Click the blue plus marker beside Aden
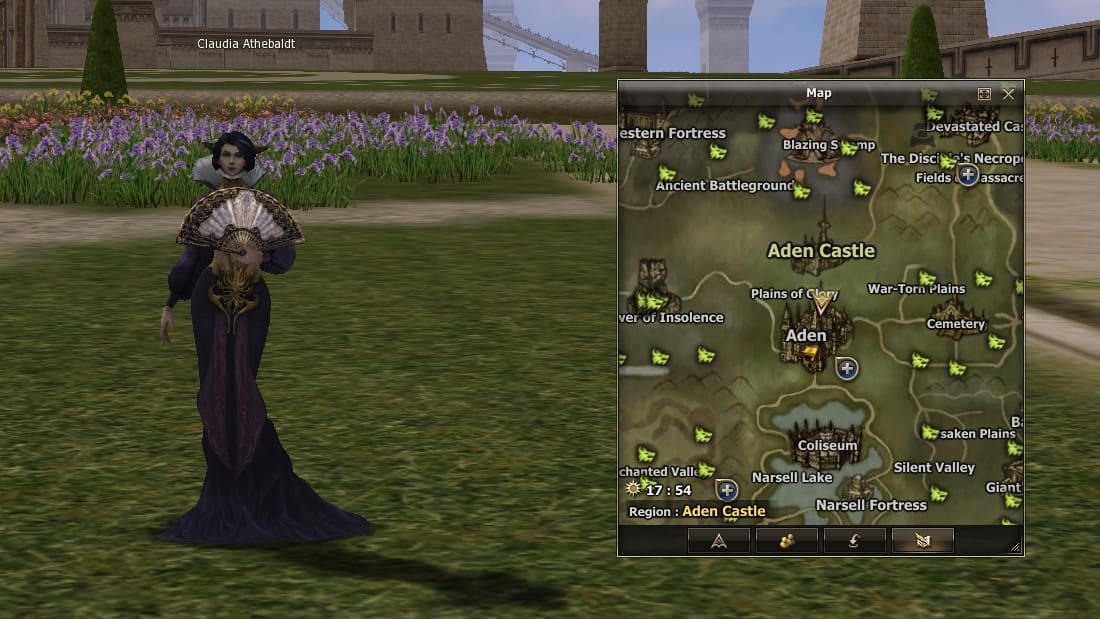This screenshot has height=619, width=1100. [847, 369]
